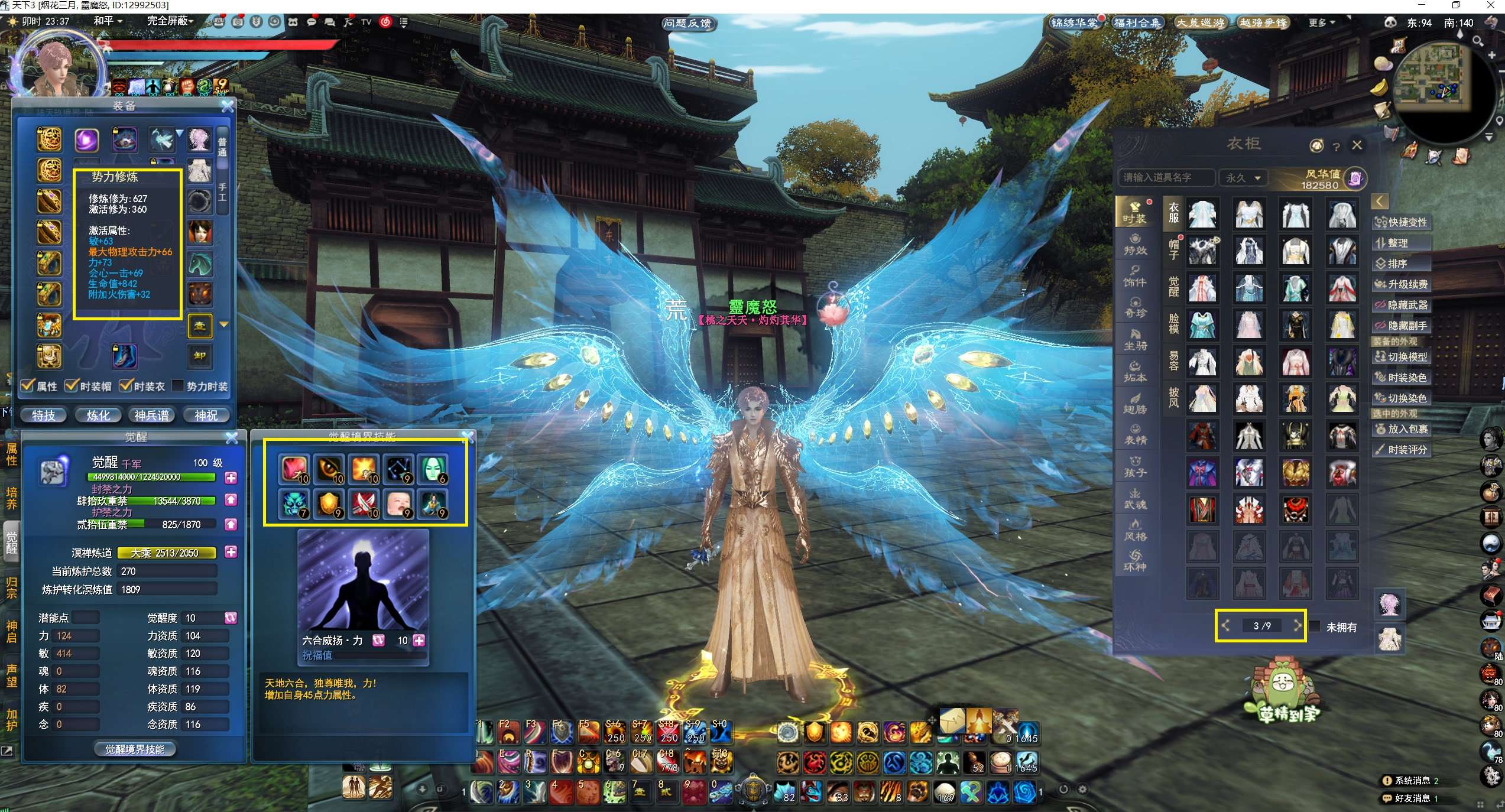Toggle the 未拥有 checkbox
This screenshot has height=812, width=1505.
(1316, 626)
